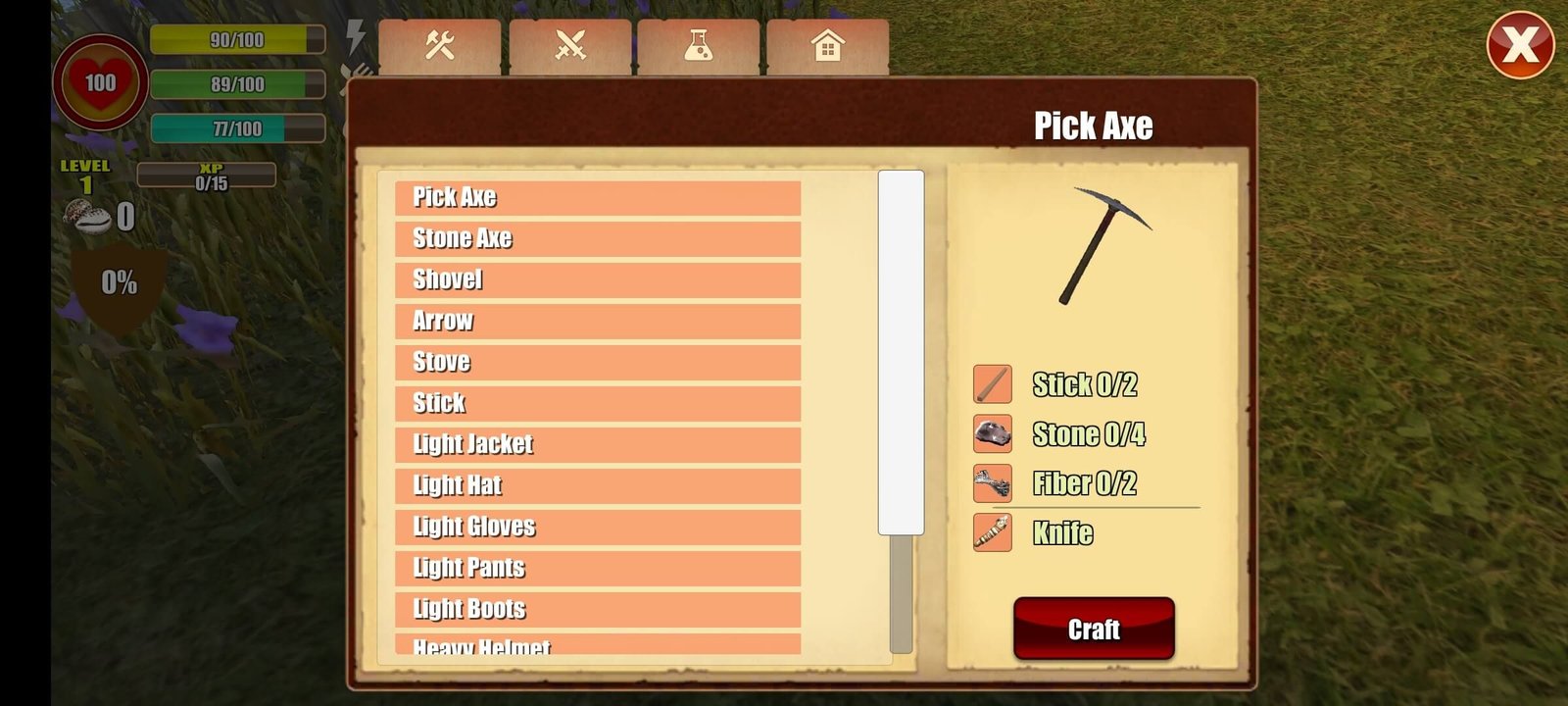Choose the Light Gloves recipe
The image size is (1568, 706).
click(597, 527)
